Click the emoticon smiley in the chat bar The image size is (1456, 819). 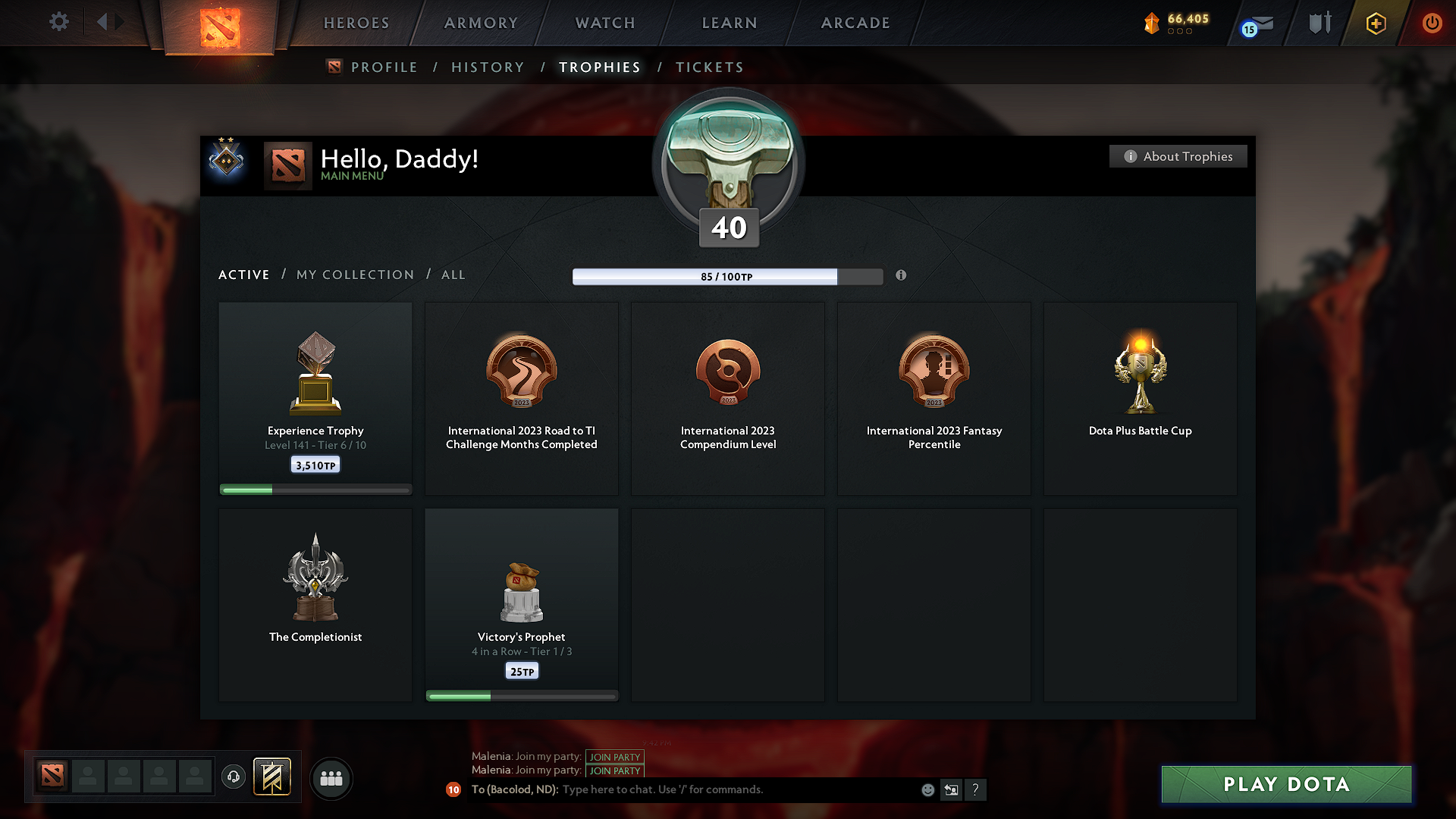927,789
